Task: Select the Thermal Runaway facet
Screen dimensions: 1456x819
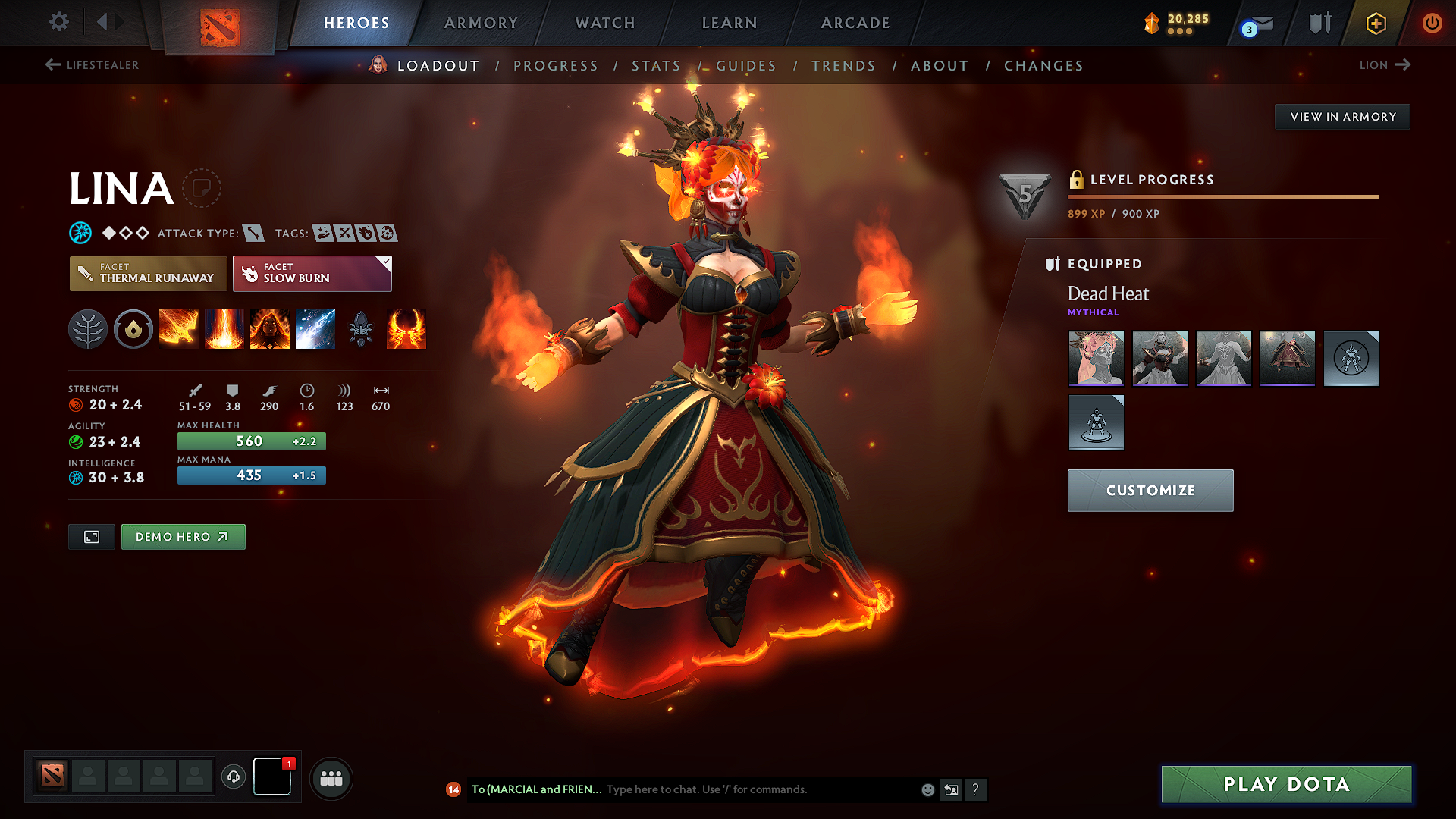Action: pyautogui.click(x=148, y=273)
